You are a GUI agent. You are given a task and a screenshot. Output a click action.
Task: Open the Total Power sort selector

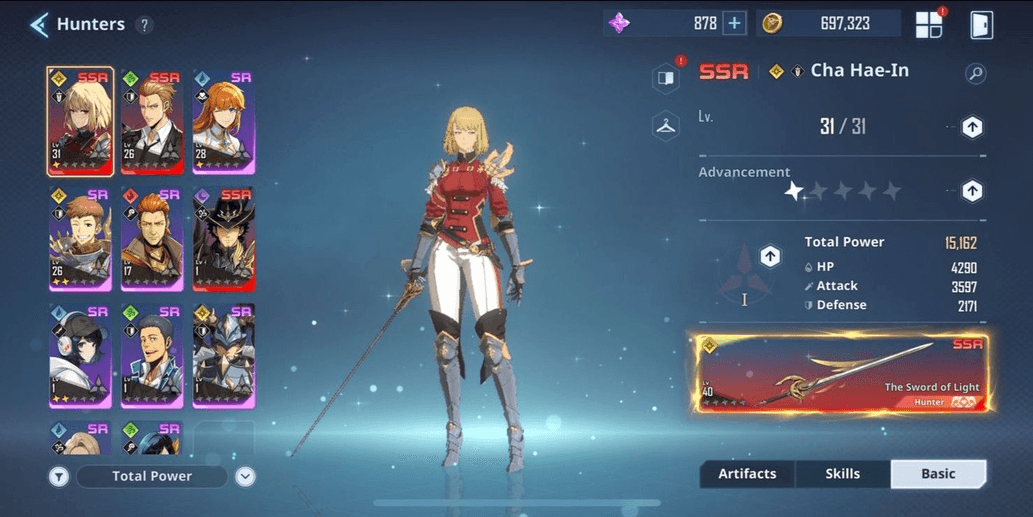[x=152, y=476]
